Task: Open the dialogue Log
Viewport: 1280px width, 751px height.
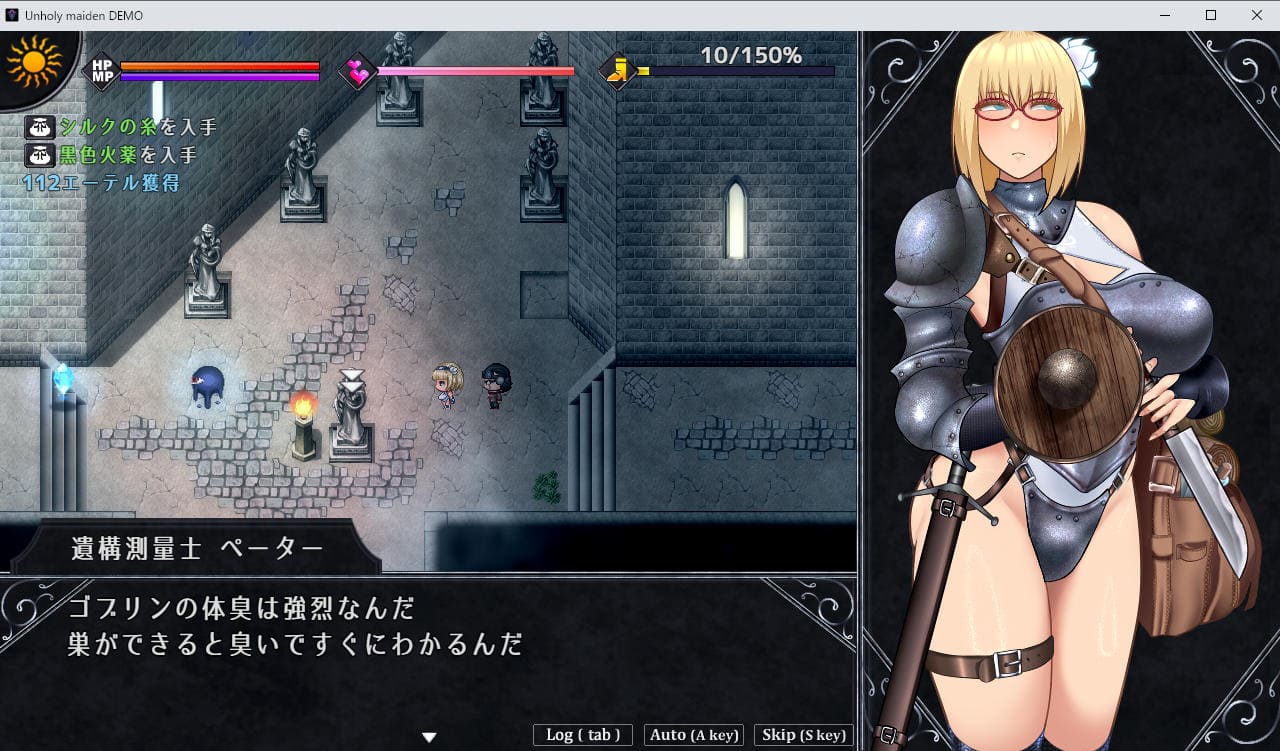Action: (583, 735)
